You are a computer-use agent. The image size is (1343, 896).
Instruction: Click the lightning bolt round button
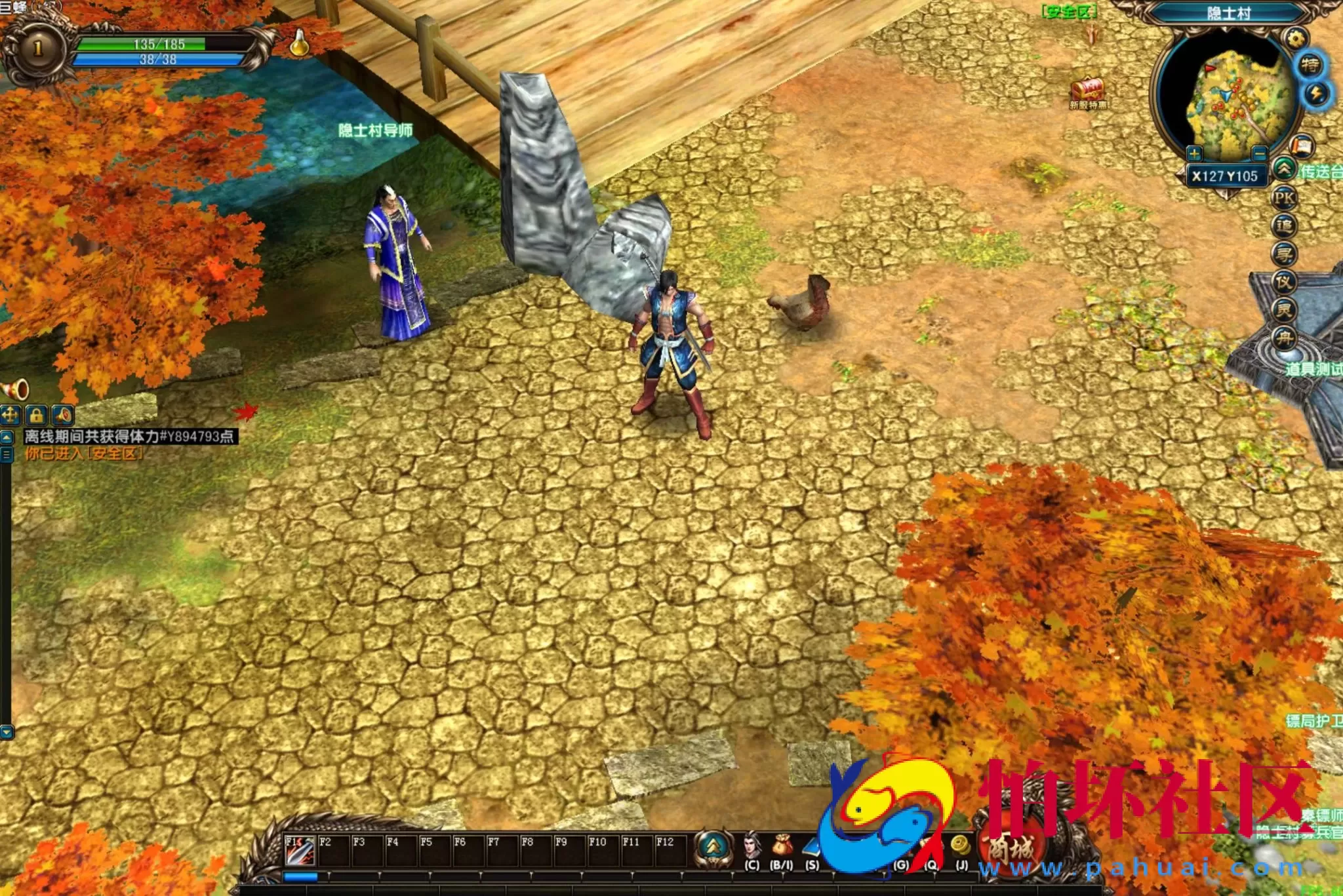click(x=1315, y=94)
